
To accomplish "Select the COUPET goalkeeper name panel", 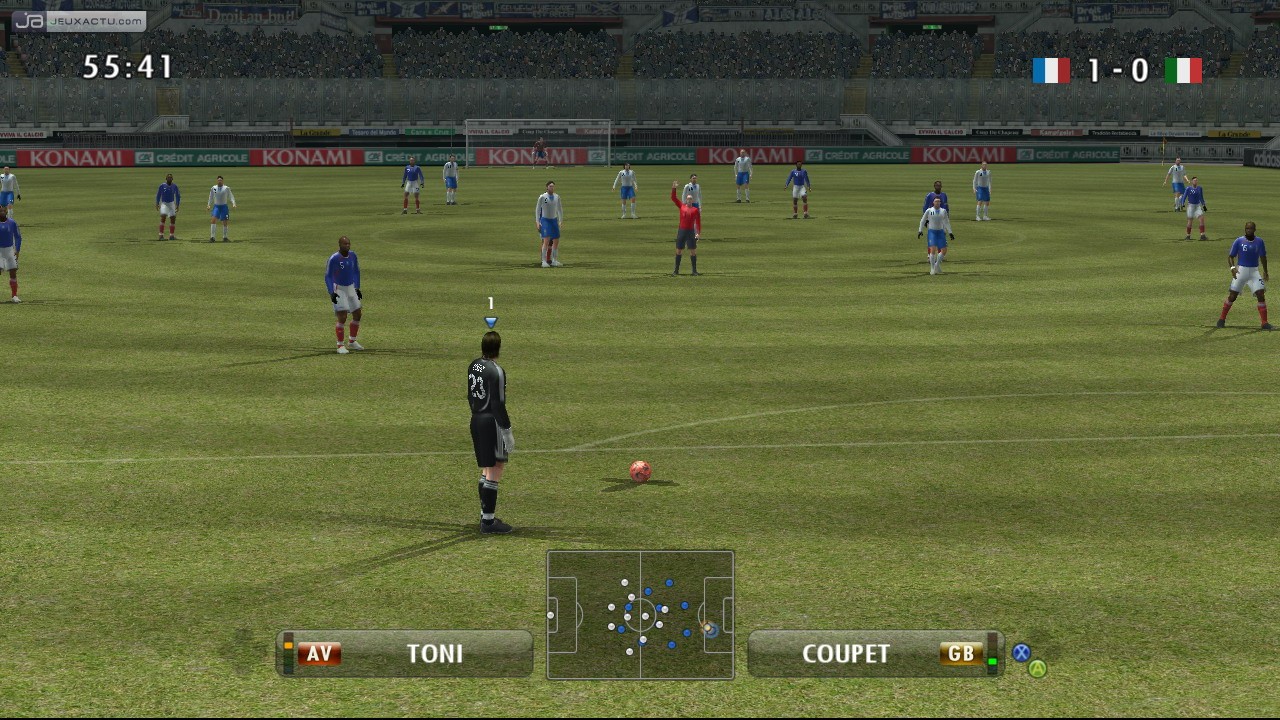I will pos(874,653).
